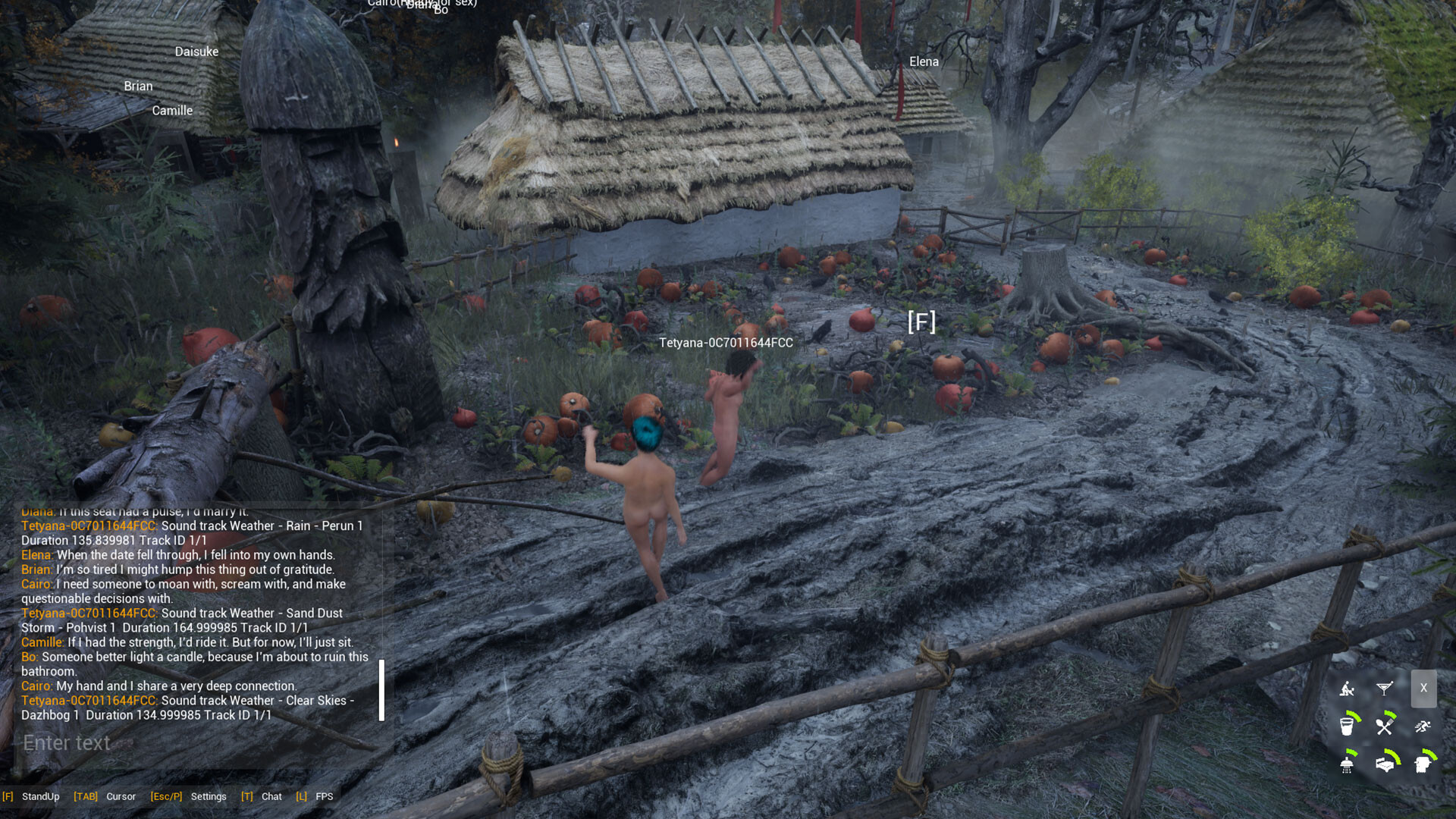Click the running figure icon
Screen dimensions: 1456x819
(x=1423, y=726)
